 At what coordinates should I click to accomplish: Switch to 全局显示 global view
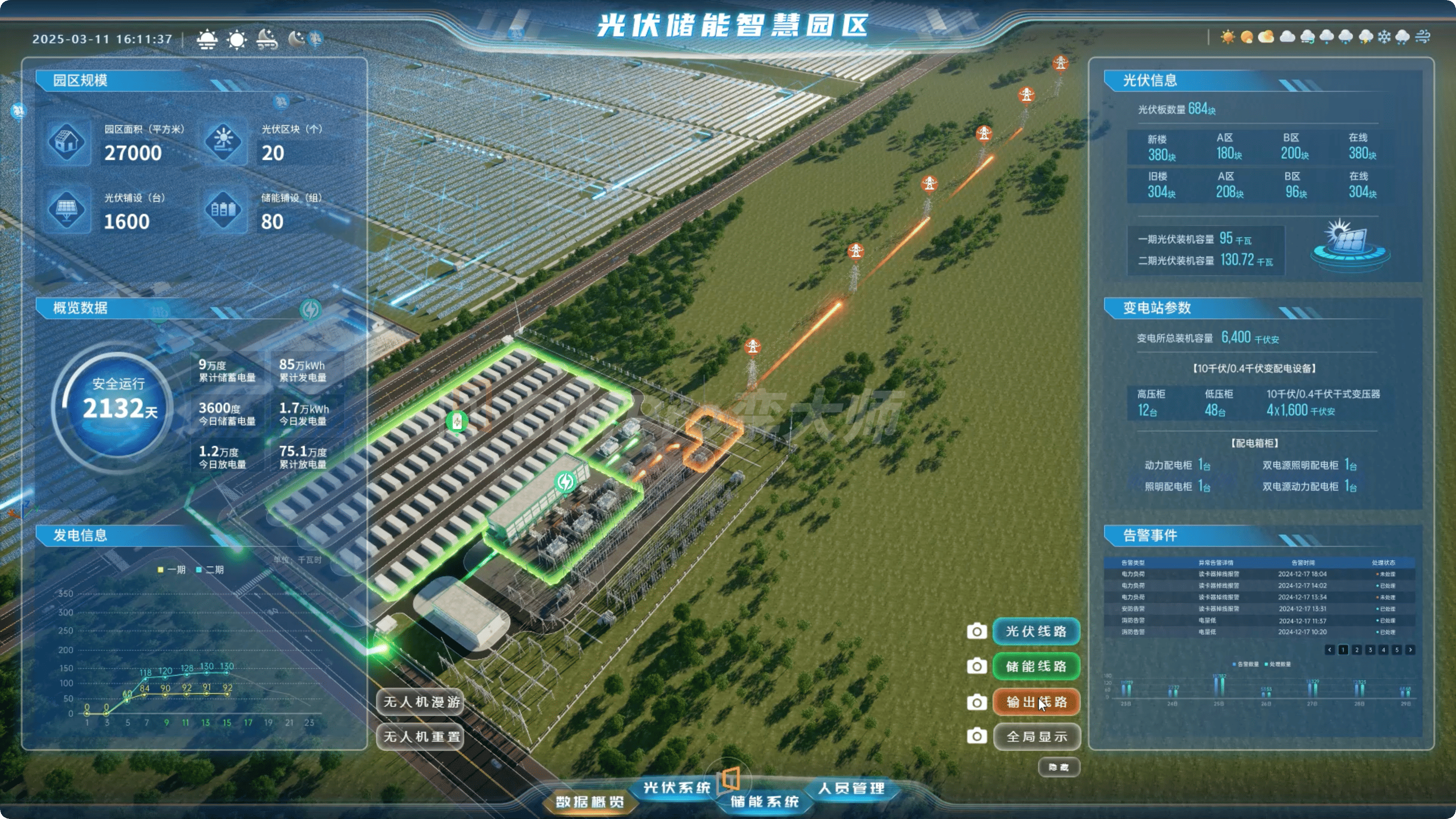click(1035, 737)
